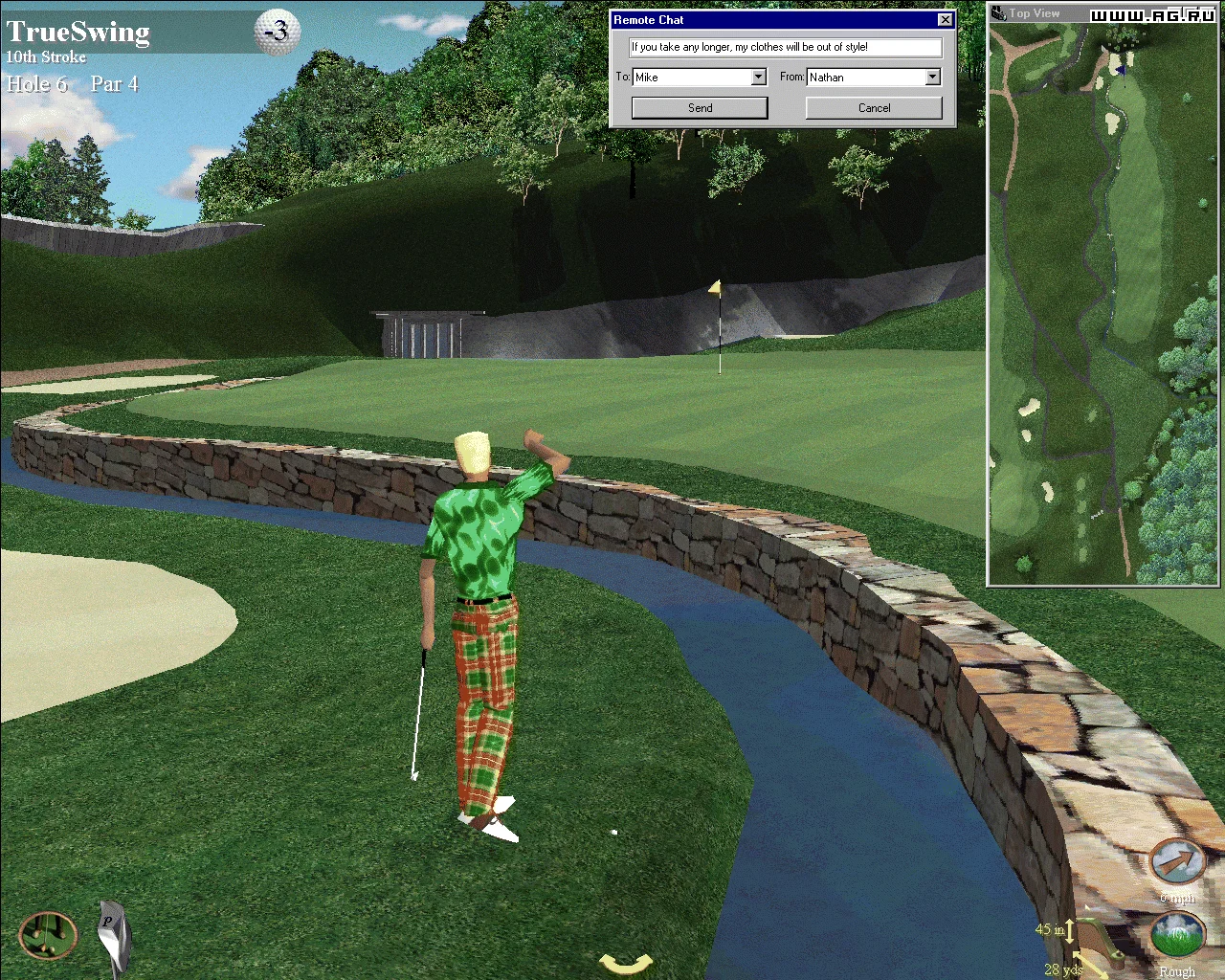Click the wind direction arrow indicator

click(x=1176, y=862)
